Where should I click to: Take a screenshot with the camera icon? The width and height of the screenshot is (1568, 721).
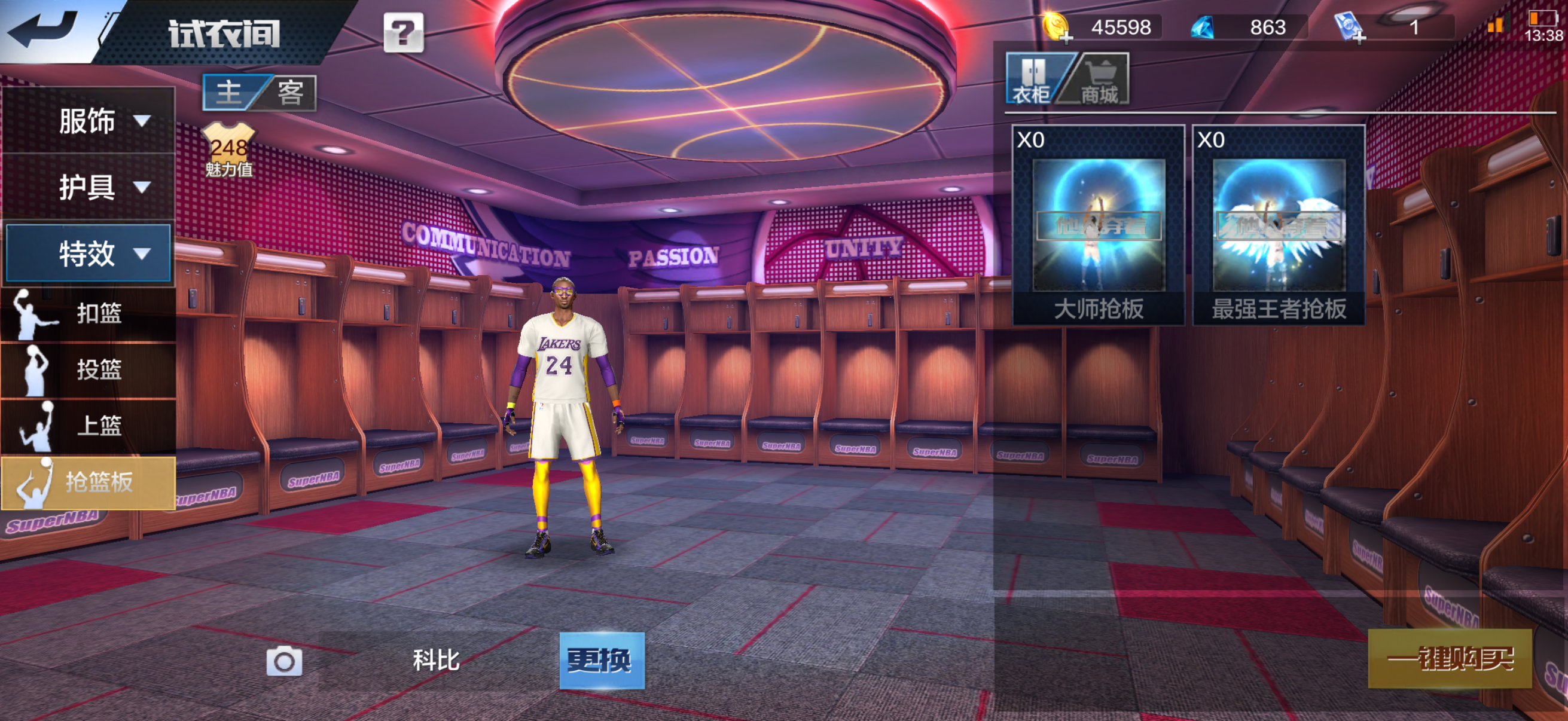click(284, 661)
